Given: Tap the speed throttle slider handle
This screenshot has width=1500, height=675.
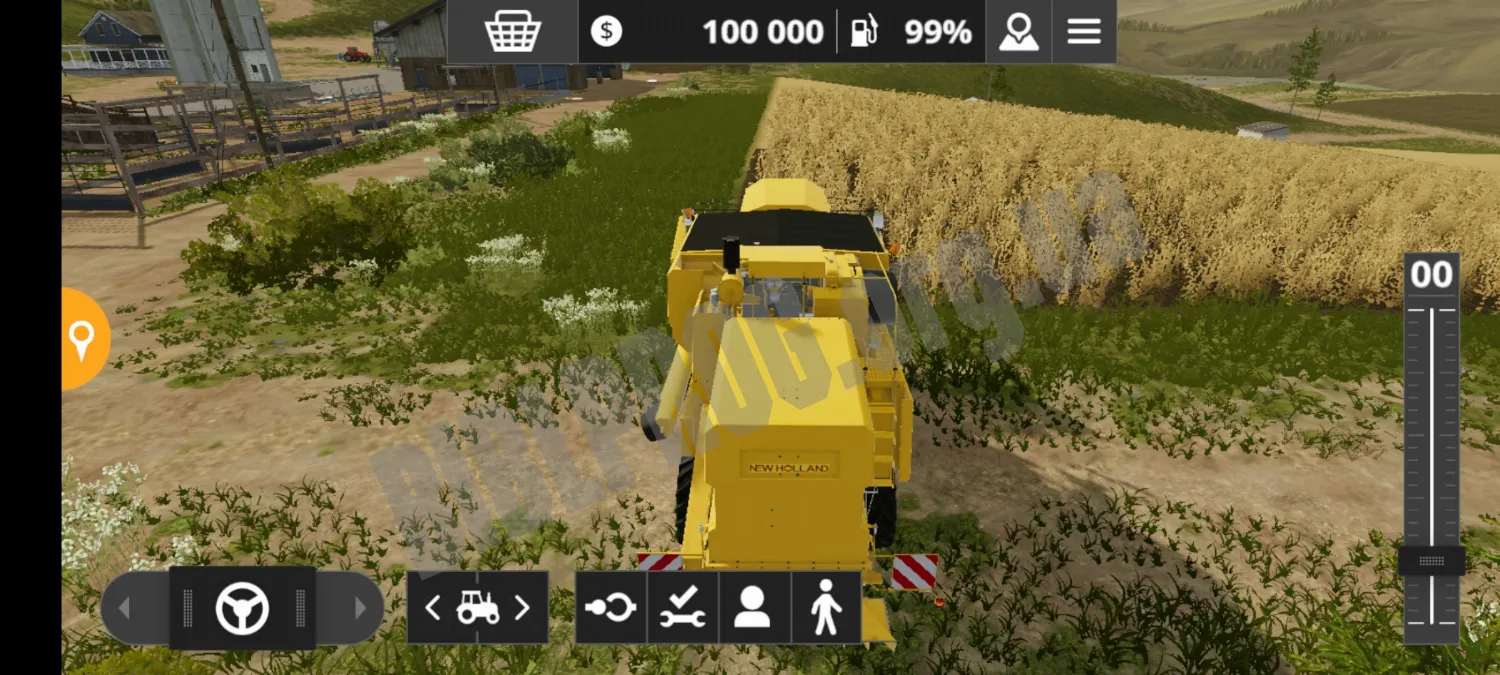Looking at the screenshot, I should point(1431,561).
